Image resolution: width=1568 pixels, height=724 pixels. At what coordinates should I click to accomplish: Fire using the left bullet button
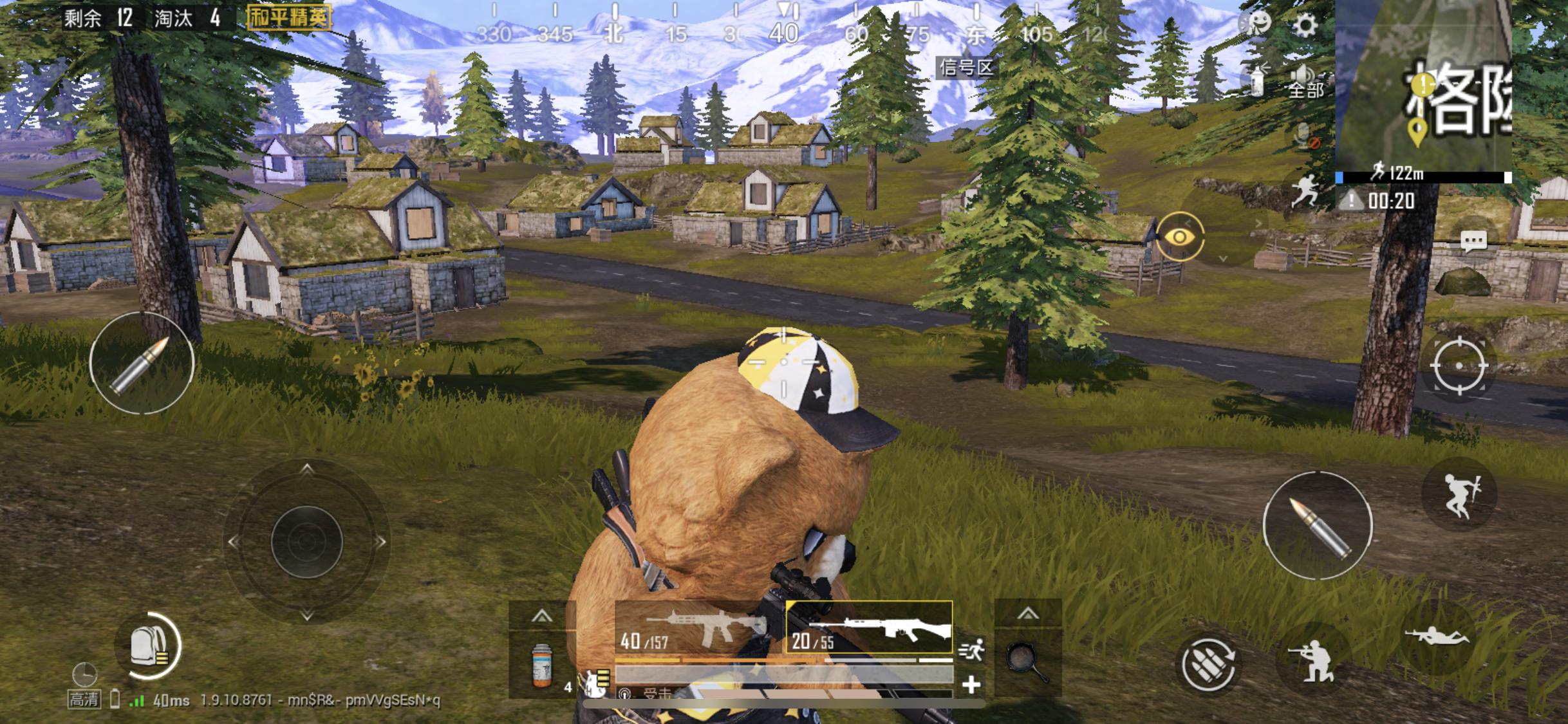coord(142,363)
